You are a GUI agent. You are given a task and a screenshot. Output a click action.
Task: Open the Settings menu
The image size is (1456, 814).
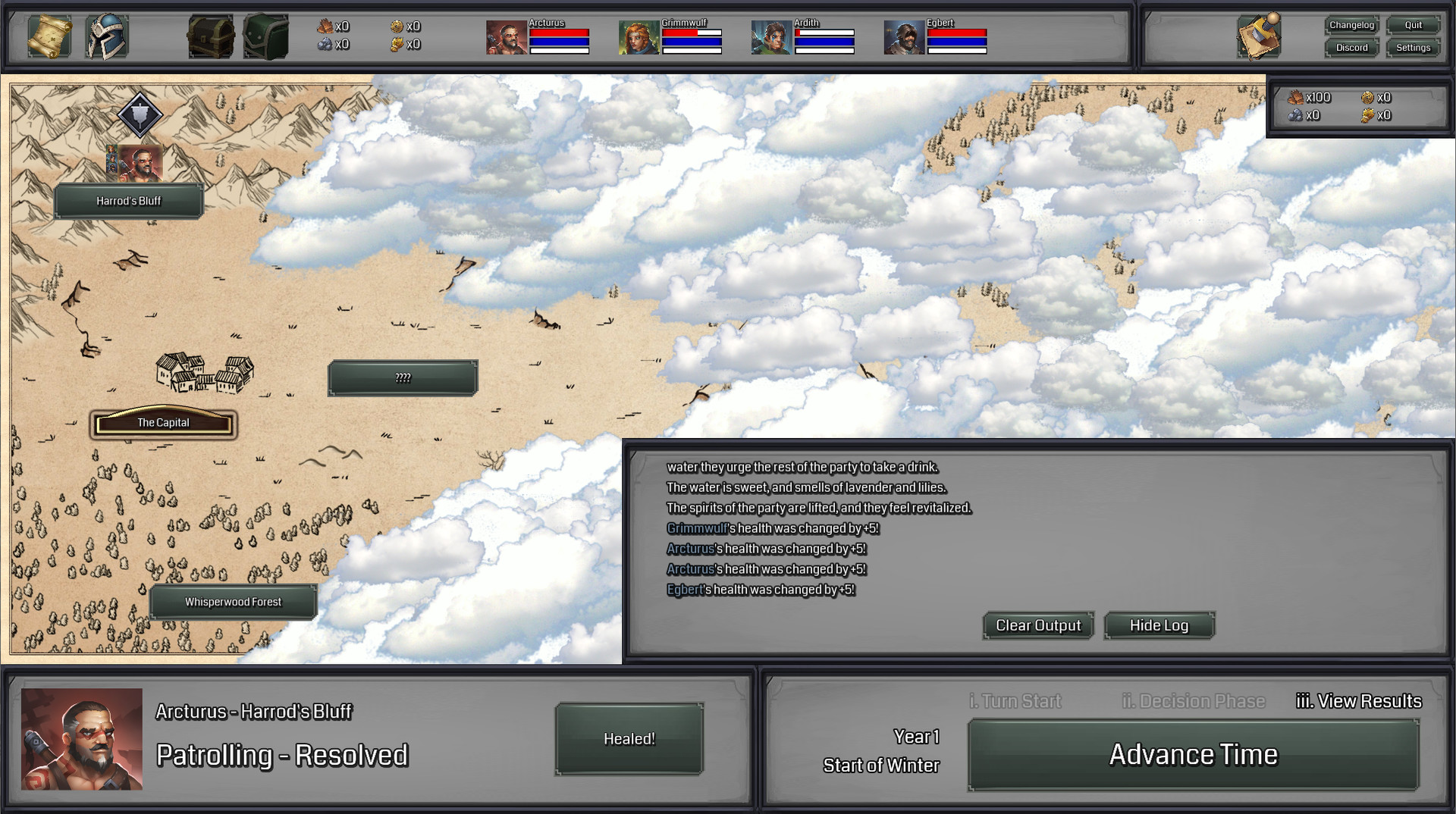(x=1412, y=47)
